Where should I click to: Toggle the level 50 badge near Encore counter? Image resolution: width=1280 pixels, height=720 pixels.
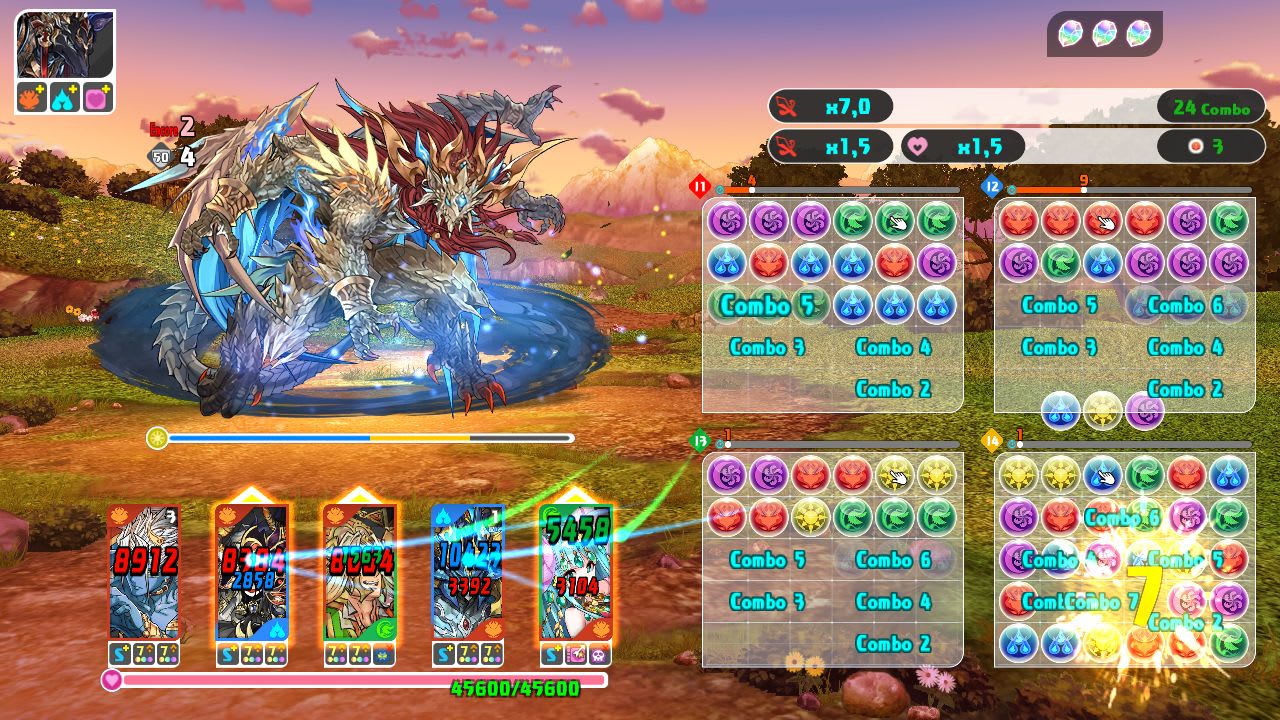tap(159, 156)
